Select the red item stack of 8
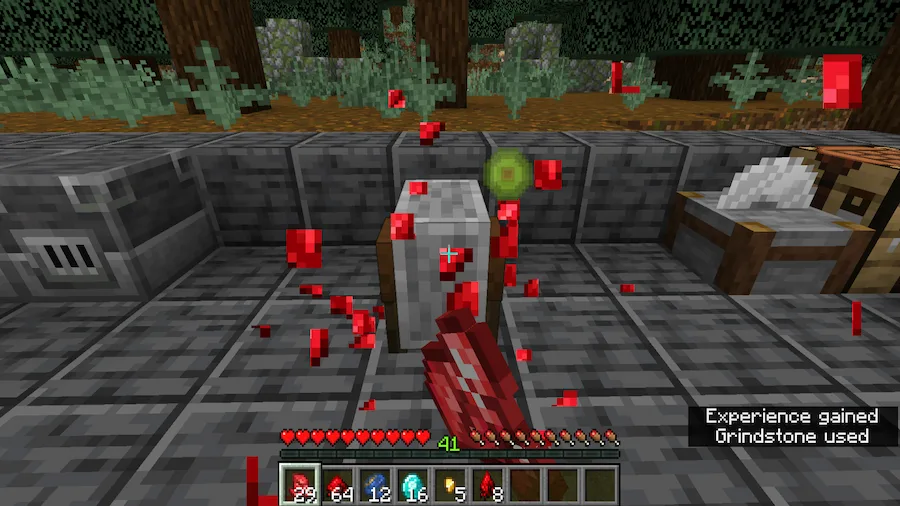 [x=488, y=485]
